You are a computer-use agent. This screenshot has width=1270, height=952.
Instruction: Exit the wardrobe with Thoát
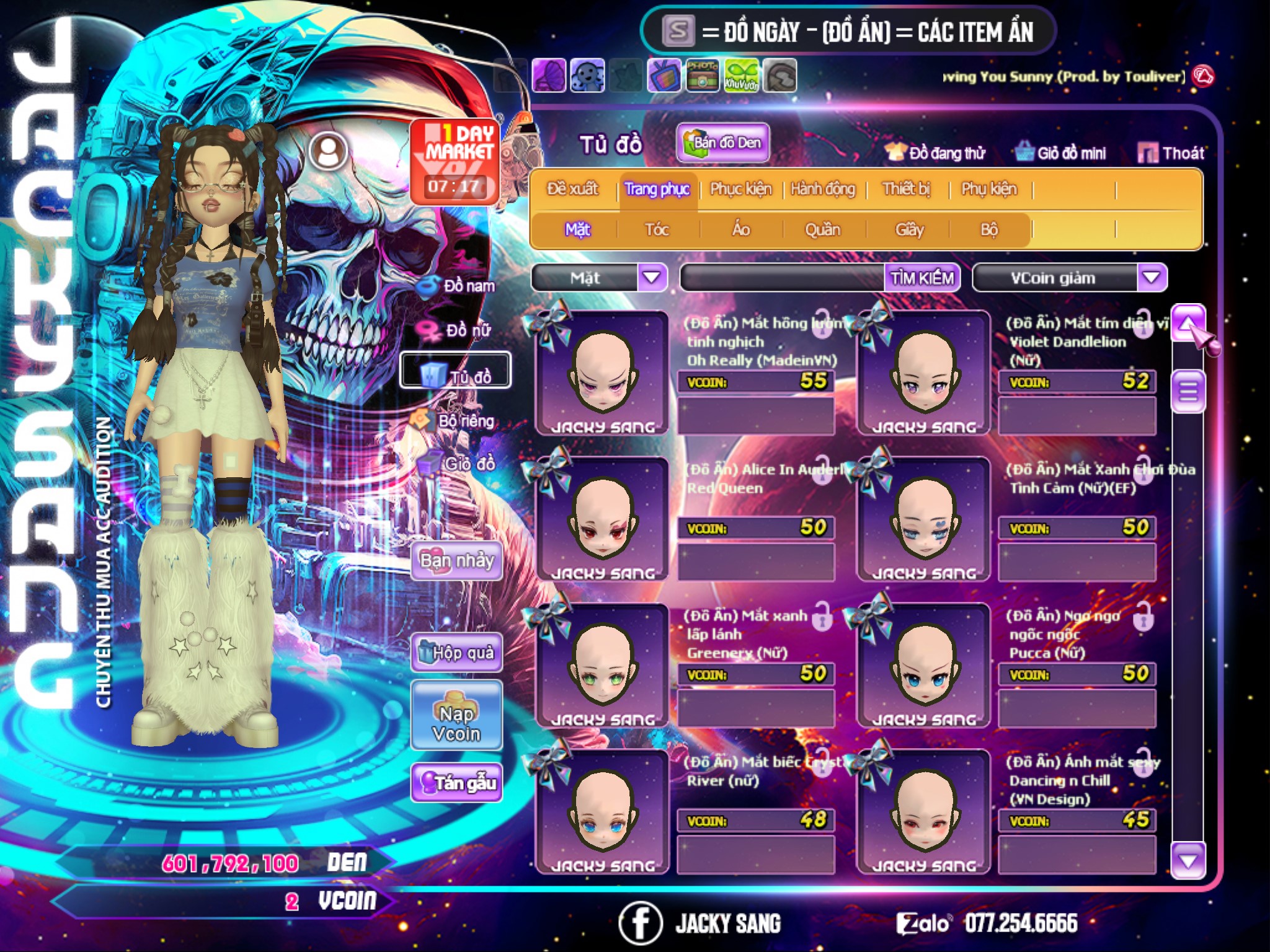click(1172, 153)
